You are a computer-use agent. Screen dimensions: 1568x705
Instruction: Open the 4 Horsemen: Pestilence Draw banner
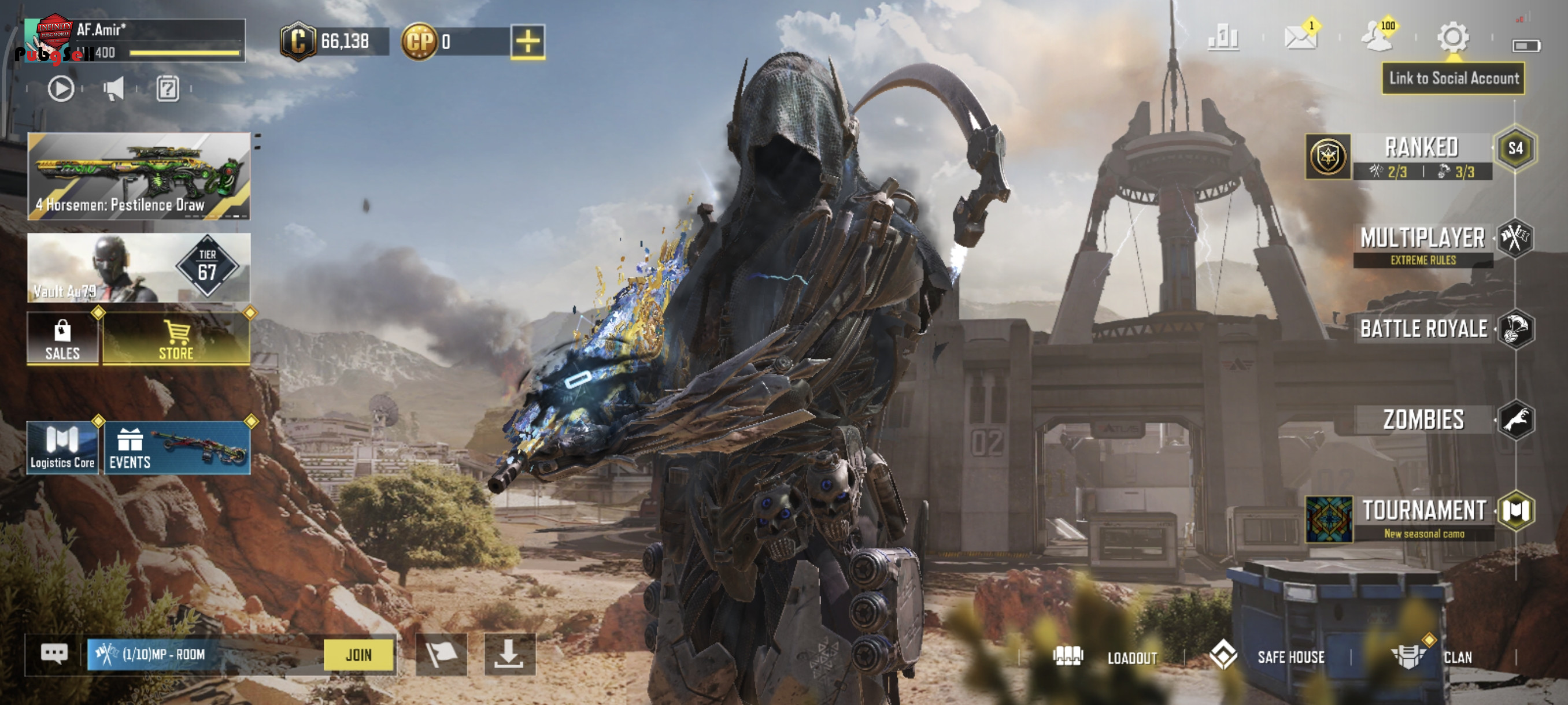click(x=139, y=176)
